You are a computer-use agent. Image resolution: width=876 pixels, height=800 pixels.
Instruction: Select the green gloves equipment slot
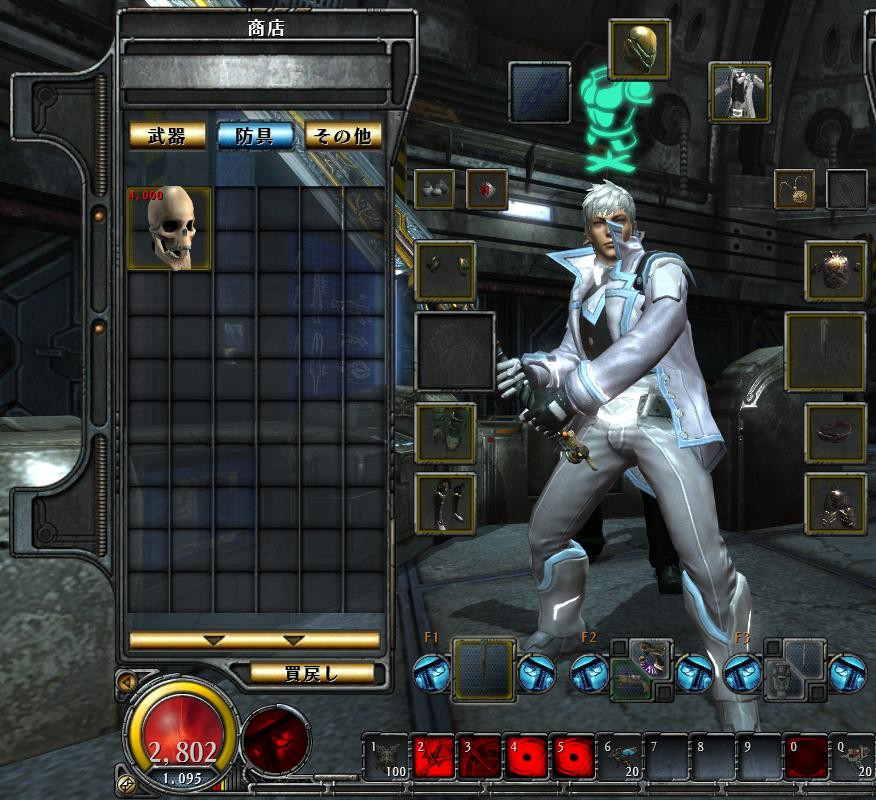pyautogui.click(x=445, y=433)
